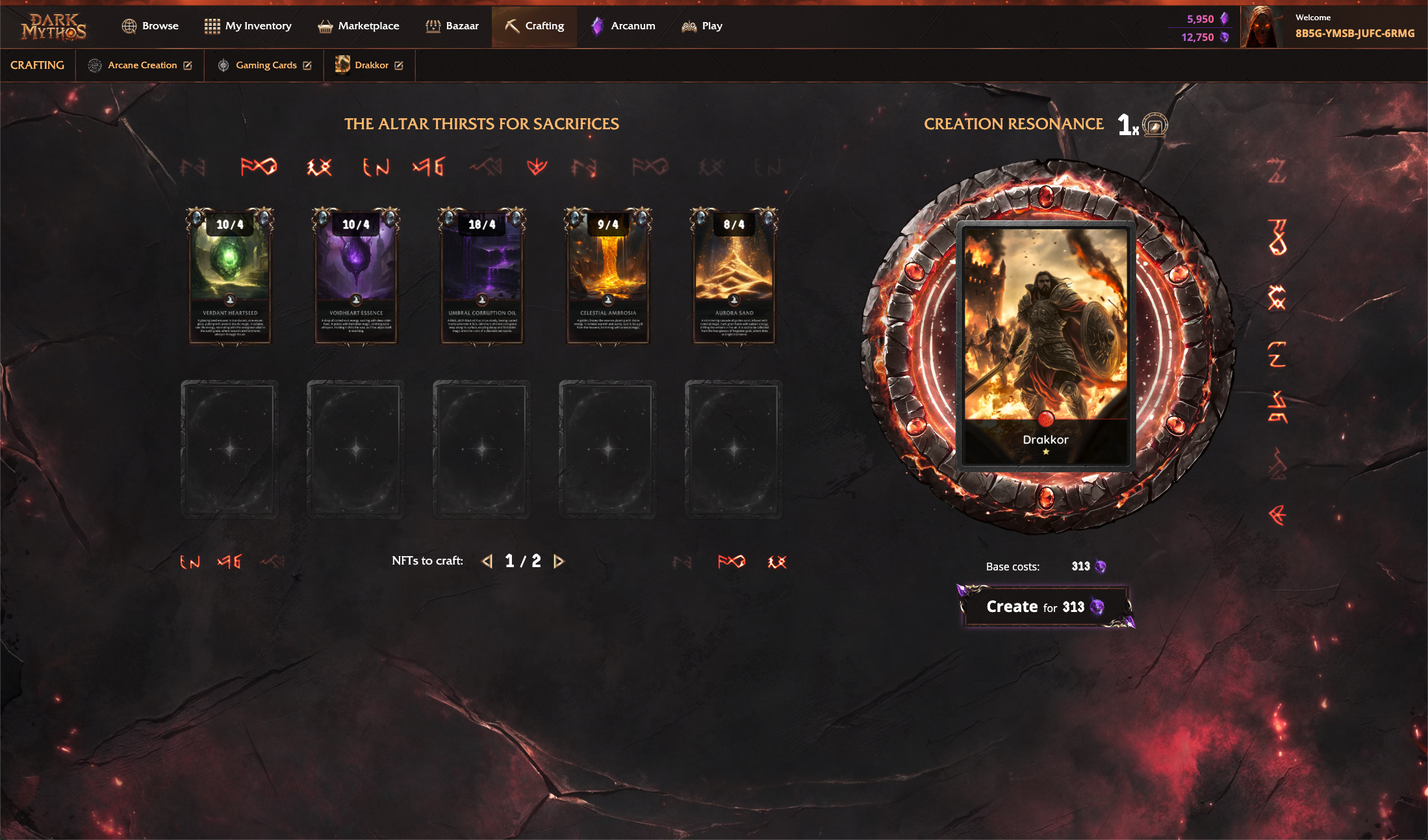Viewport: 1428px width, 840px height.
Task: Open the Arcanum page
Action: pos(623,26)
